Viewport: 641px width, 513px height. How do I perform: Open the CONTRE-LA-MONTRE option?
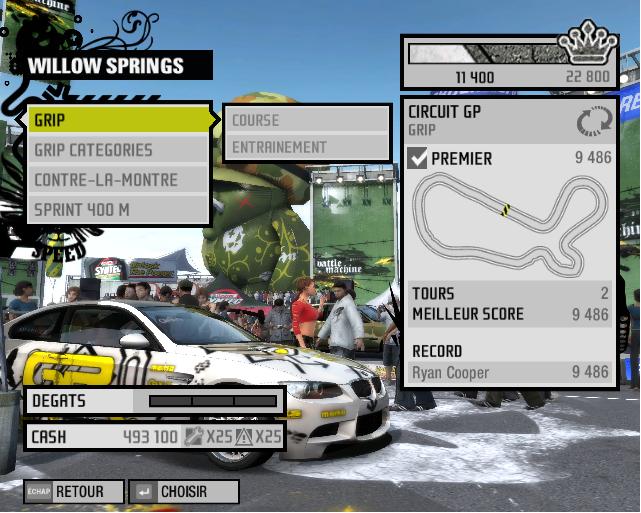pyautogui.click(x=118, y=180)
